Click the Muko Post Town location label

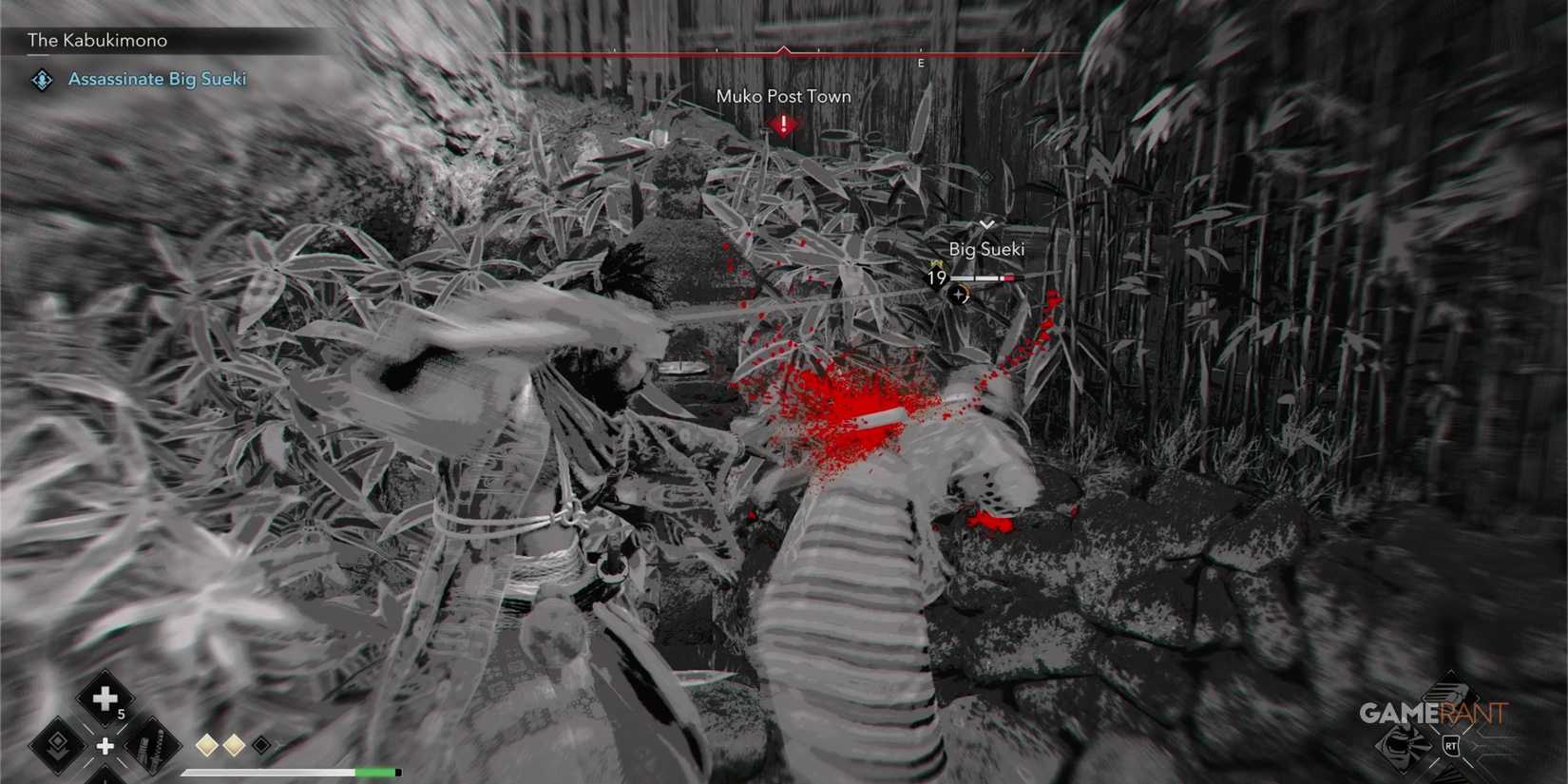pos(782,96)
